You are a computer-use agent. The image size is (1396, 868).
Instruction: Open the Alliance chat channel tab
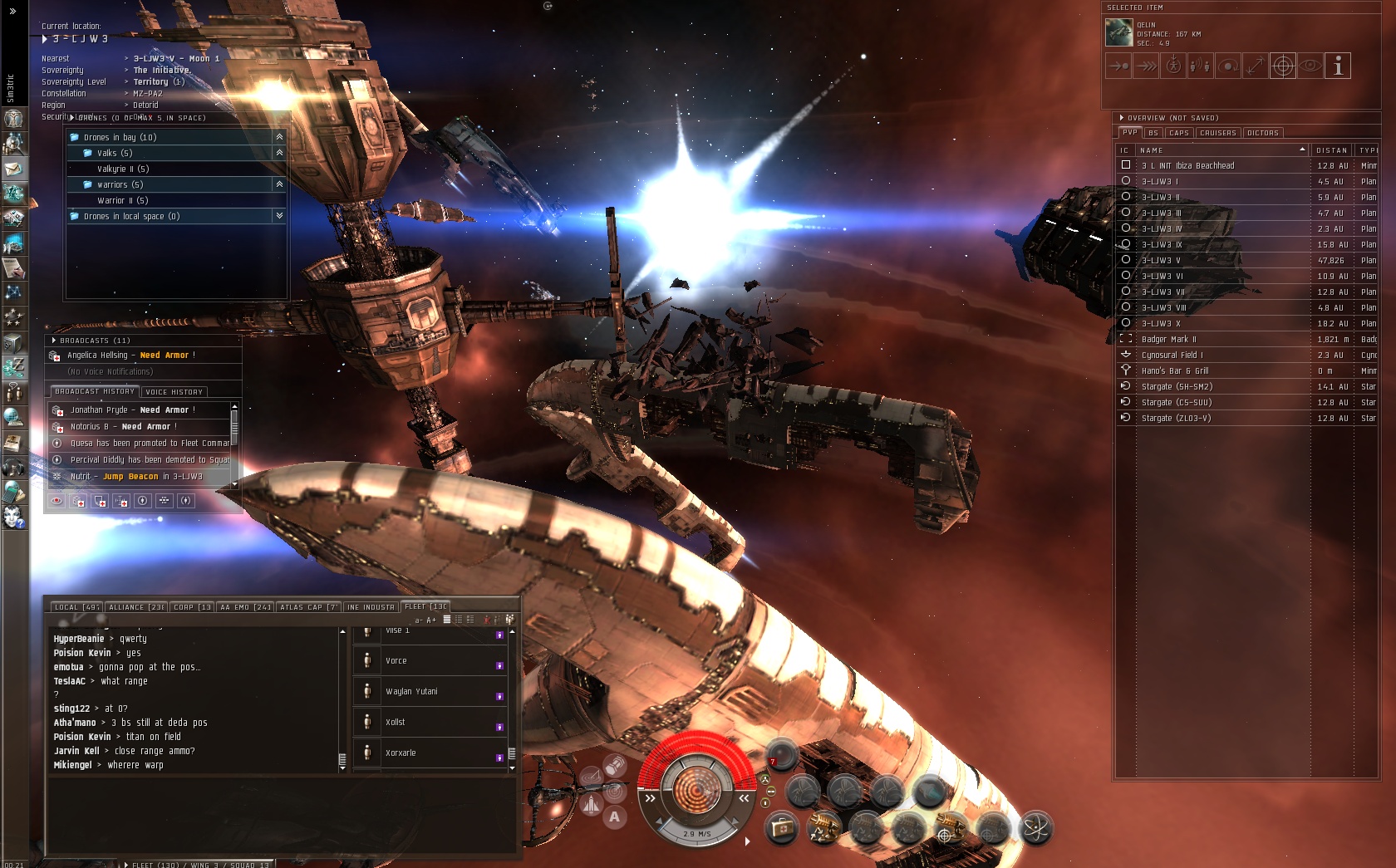pyautogui.click(x=136, y=607)
